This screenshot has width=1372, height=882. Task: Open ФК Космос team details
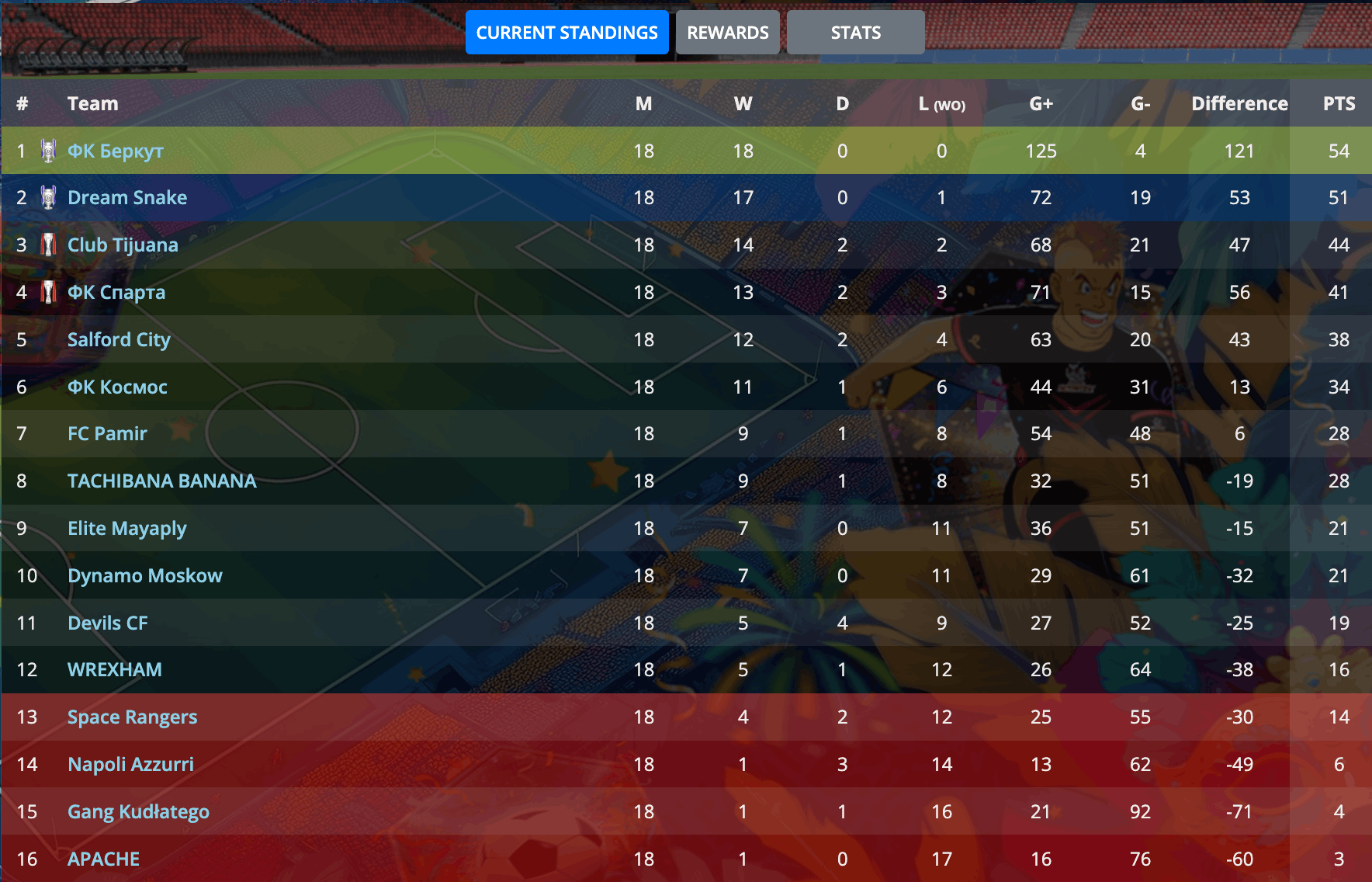point(117,387)
